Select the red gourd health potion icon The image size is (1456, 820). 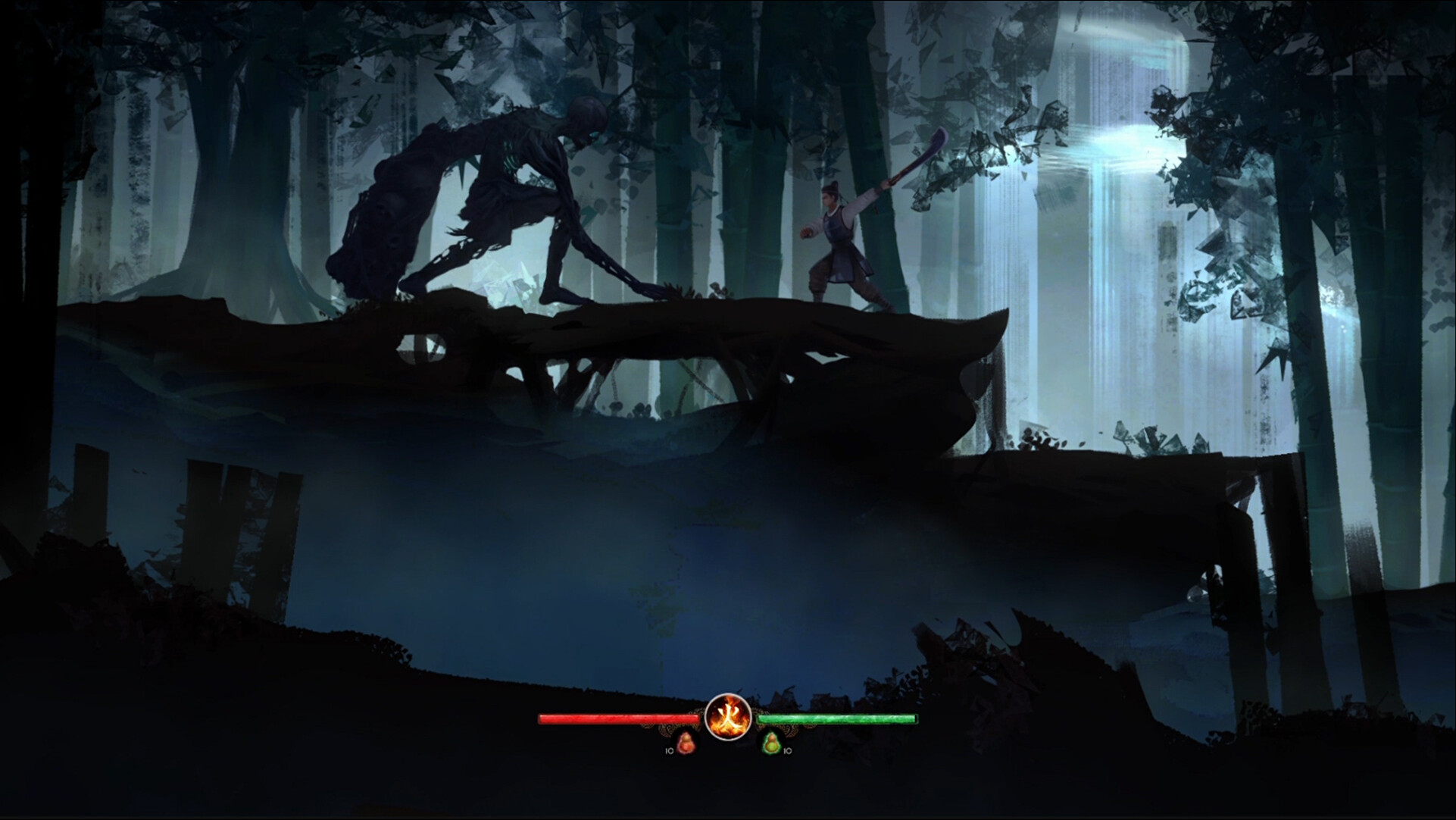coord(686,745)
